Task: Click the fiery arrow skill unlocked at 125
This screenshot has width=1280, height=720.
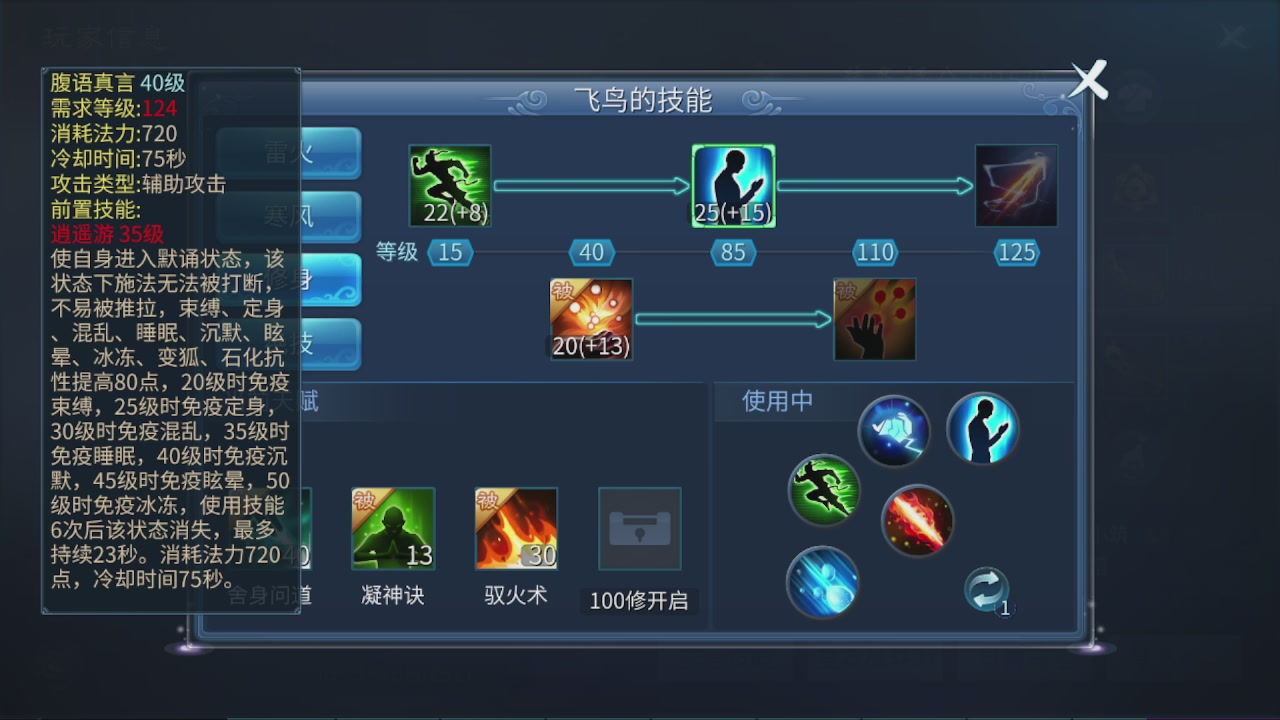Action: [1016, 186]
